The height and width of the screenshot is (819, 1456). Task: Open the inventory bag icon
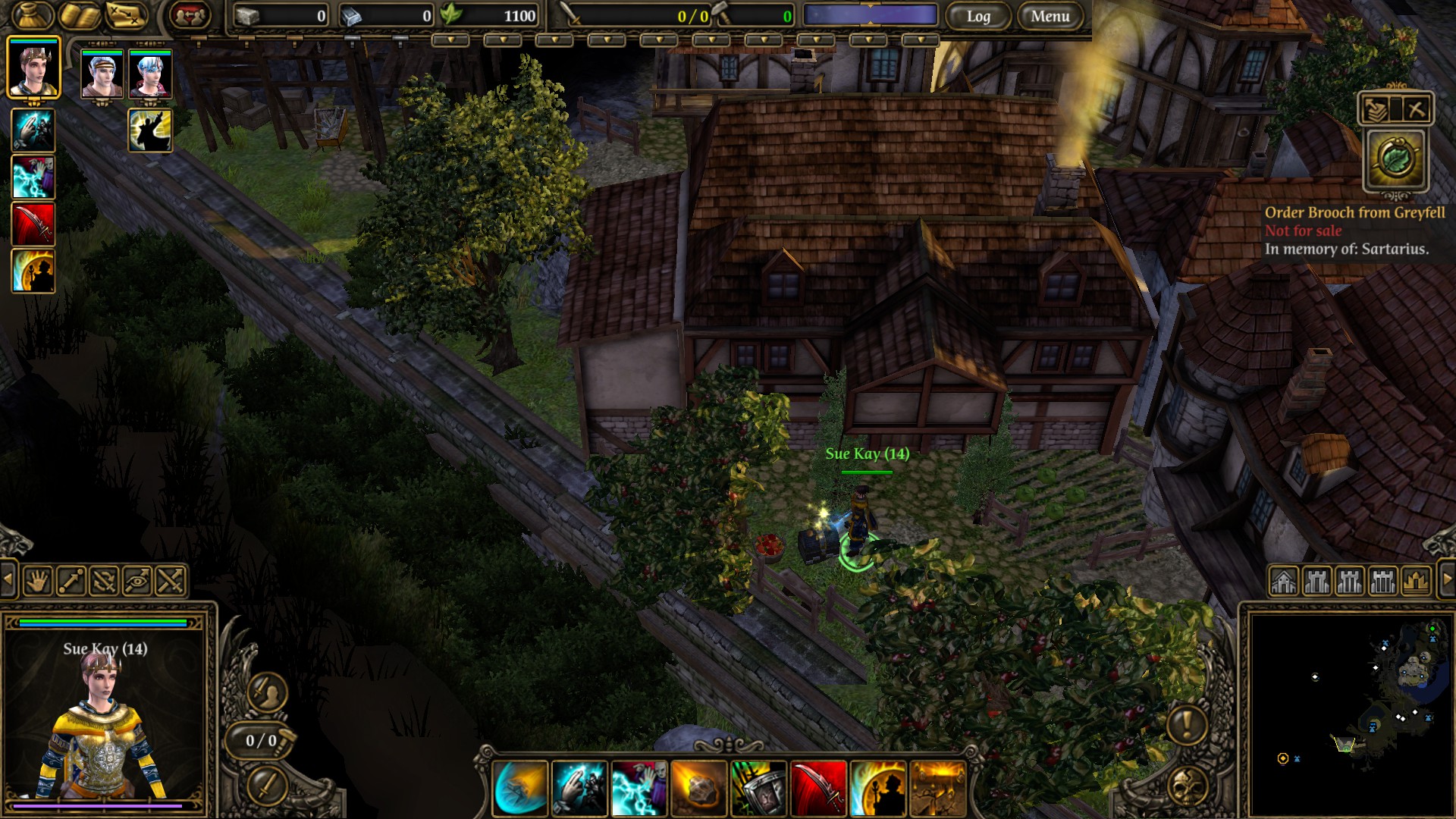(x=33, y=15)
